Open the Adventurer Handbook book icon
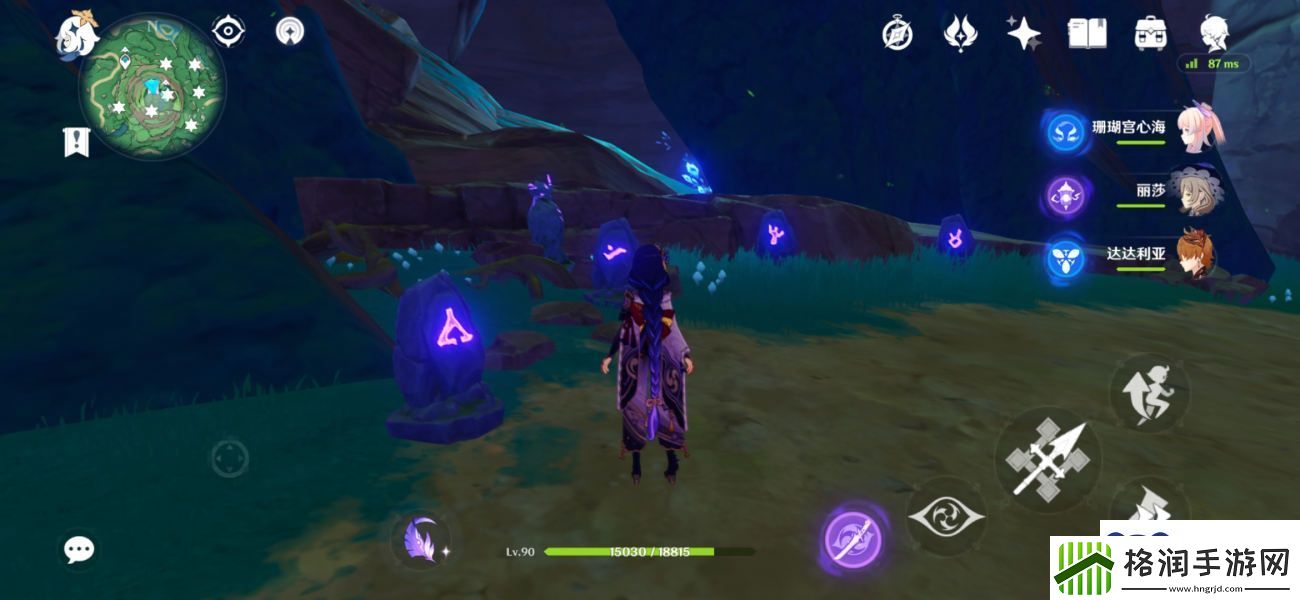The width and height of the screenshot is (1300, 600). click(1087, 34)
